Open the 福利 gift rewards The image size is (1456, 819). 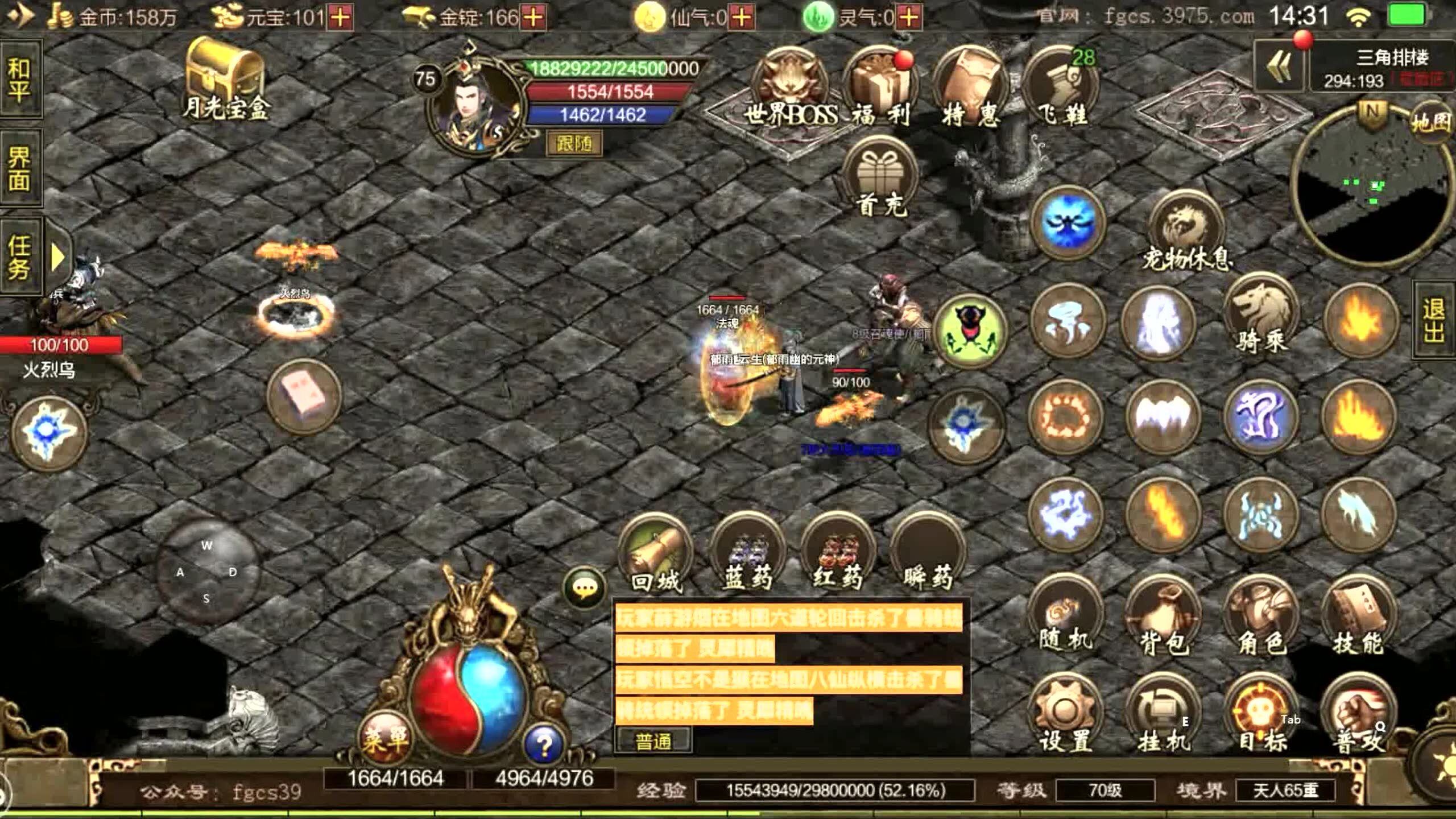click(x=879, y=88)
